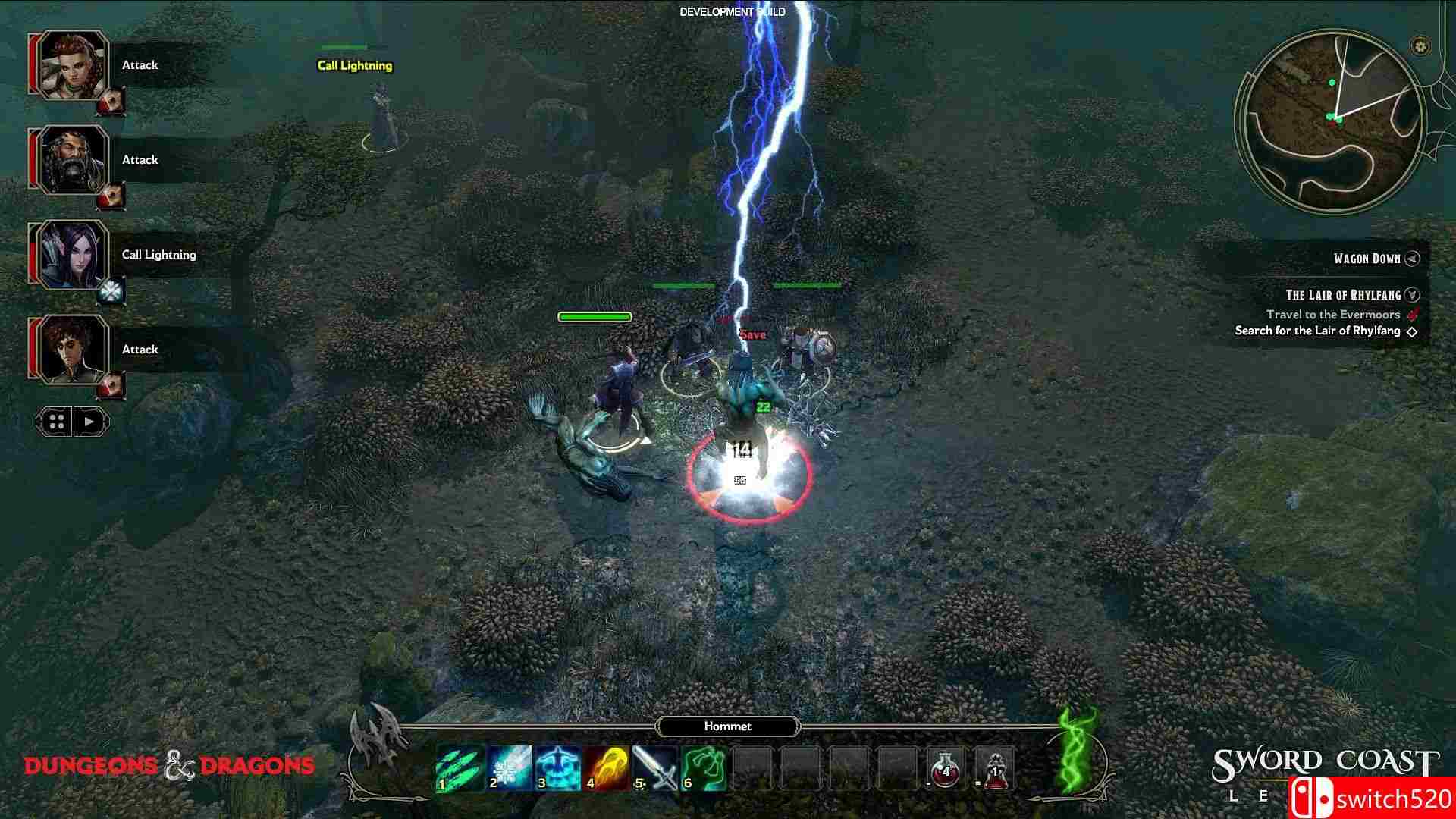This screenshot has height=819, width=1456.
Task: Expand The Lair of Rhylfang quest details
Action: pyautogui.click(x=1412, y=295)
